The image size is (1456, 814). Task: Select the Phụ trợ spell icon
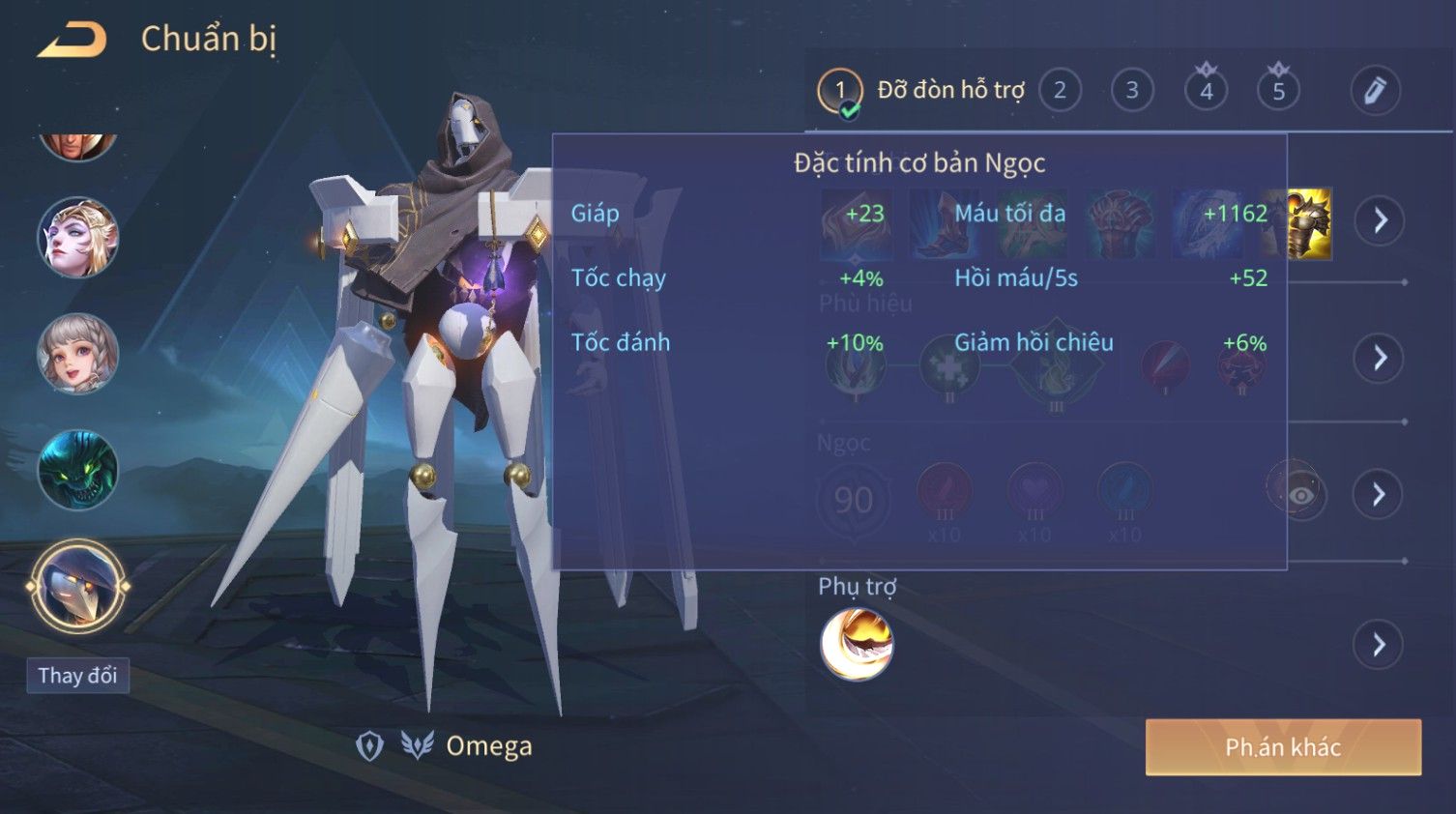857,644
